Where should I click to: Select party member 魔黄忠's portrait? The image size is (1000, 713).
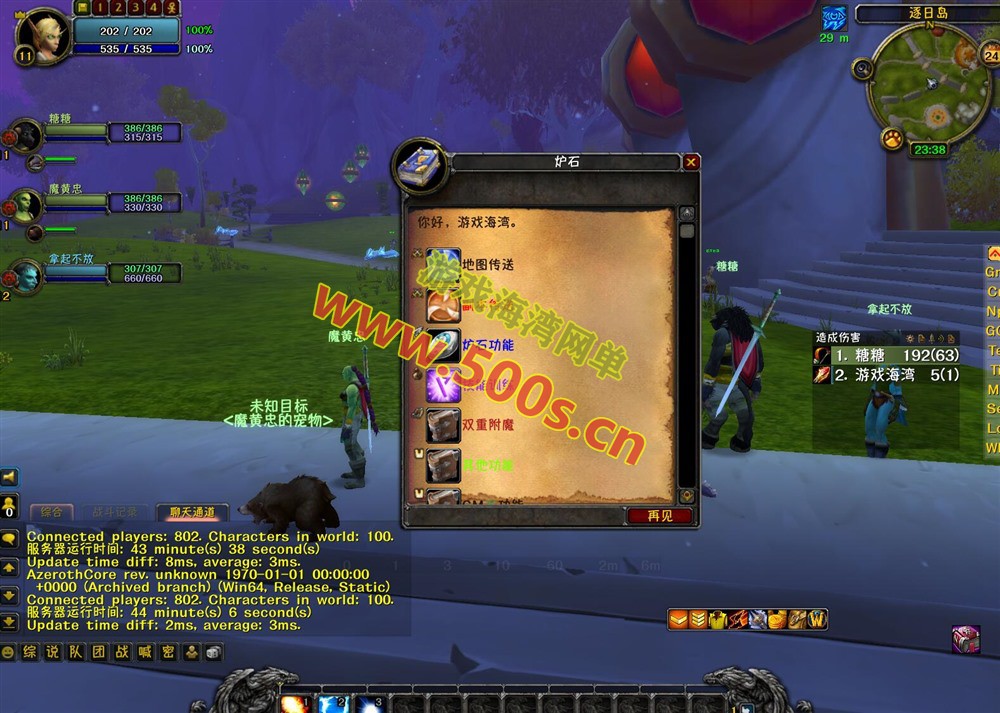click(x=26, y=205)
